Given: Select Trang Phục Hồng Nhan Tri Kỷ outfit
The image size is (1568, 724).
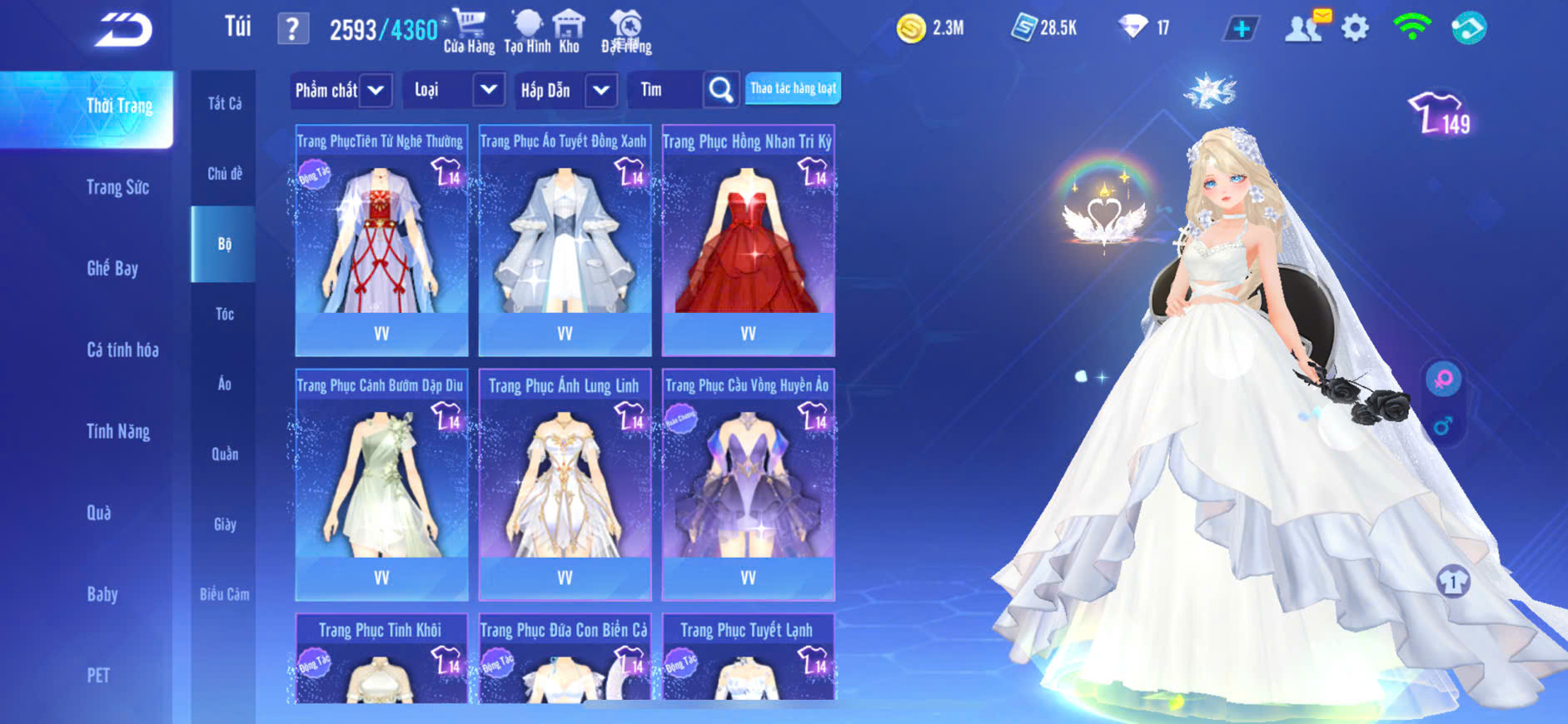Looking at the screenshot, I should [x=748, y=241].
